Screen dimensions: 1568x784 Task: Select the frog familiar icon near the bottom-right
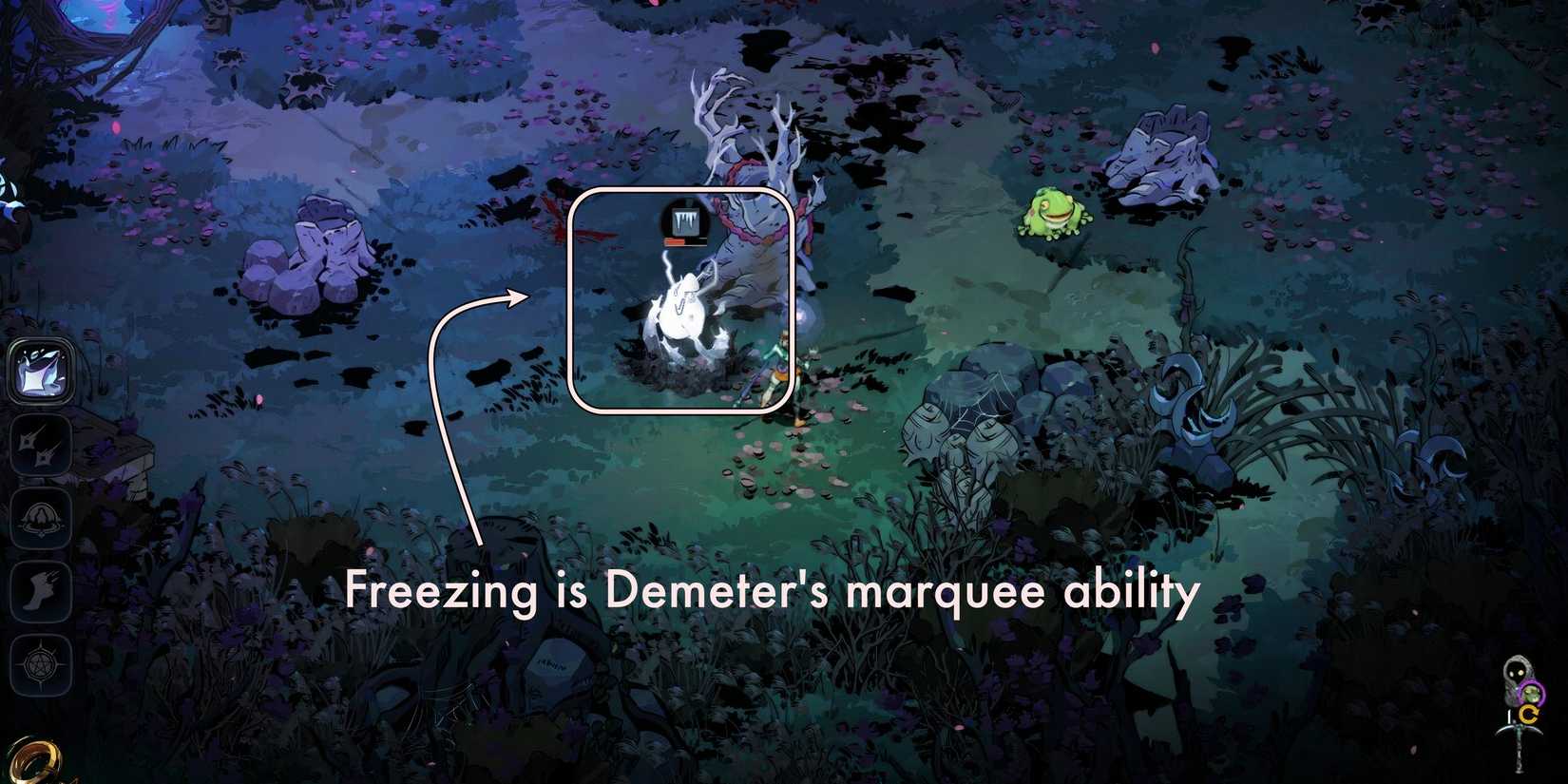pyautogui.click(x=1532, y=693)
